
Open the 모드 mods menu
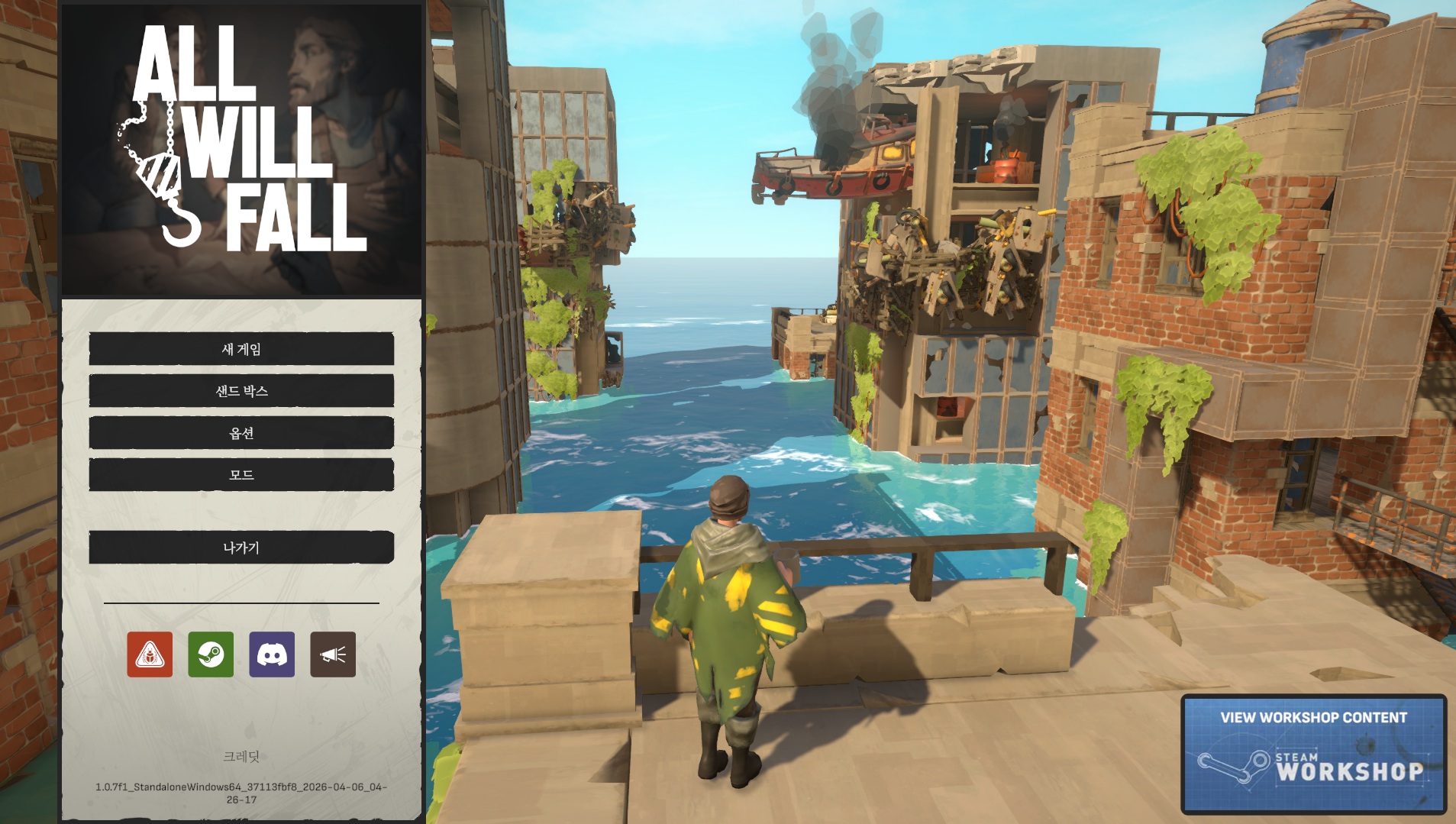click(x=241, y=475)
